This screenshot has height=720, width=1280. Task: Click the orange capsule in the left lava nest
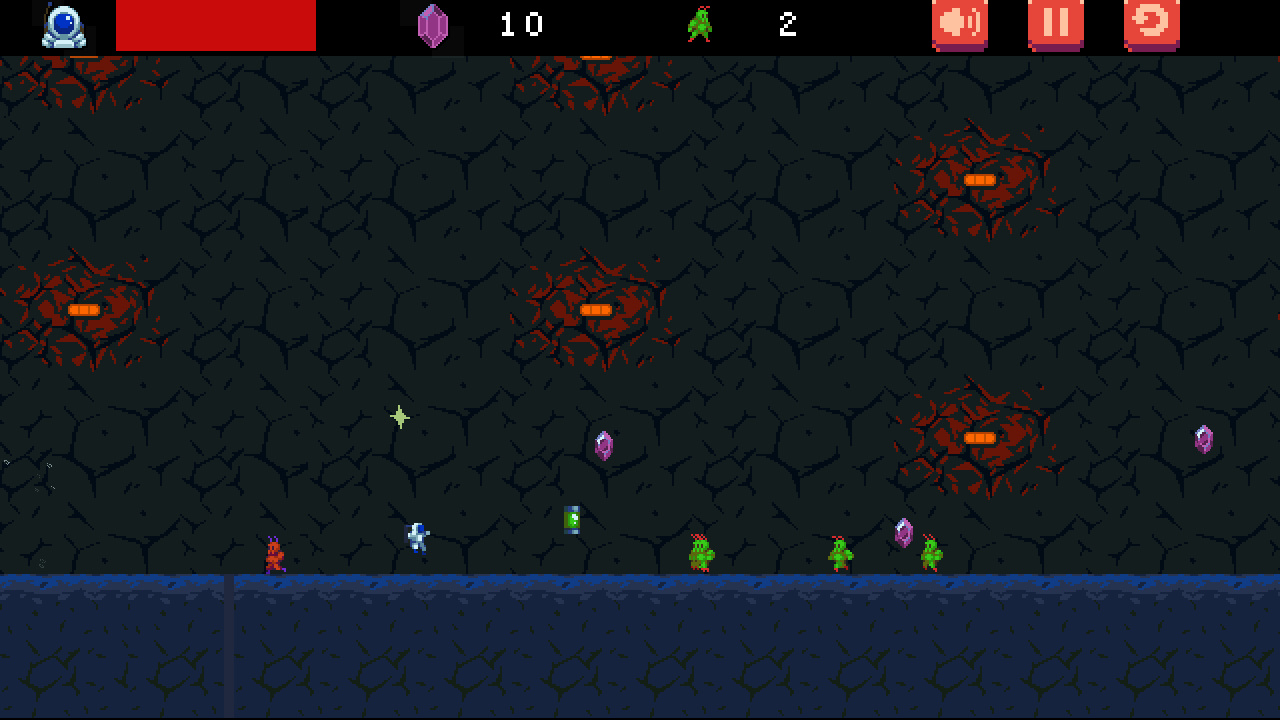85,310
